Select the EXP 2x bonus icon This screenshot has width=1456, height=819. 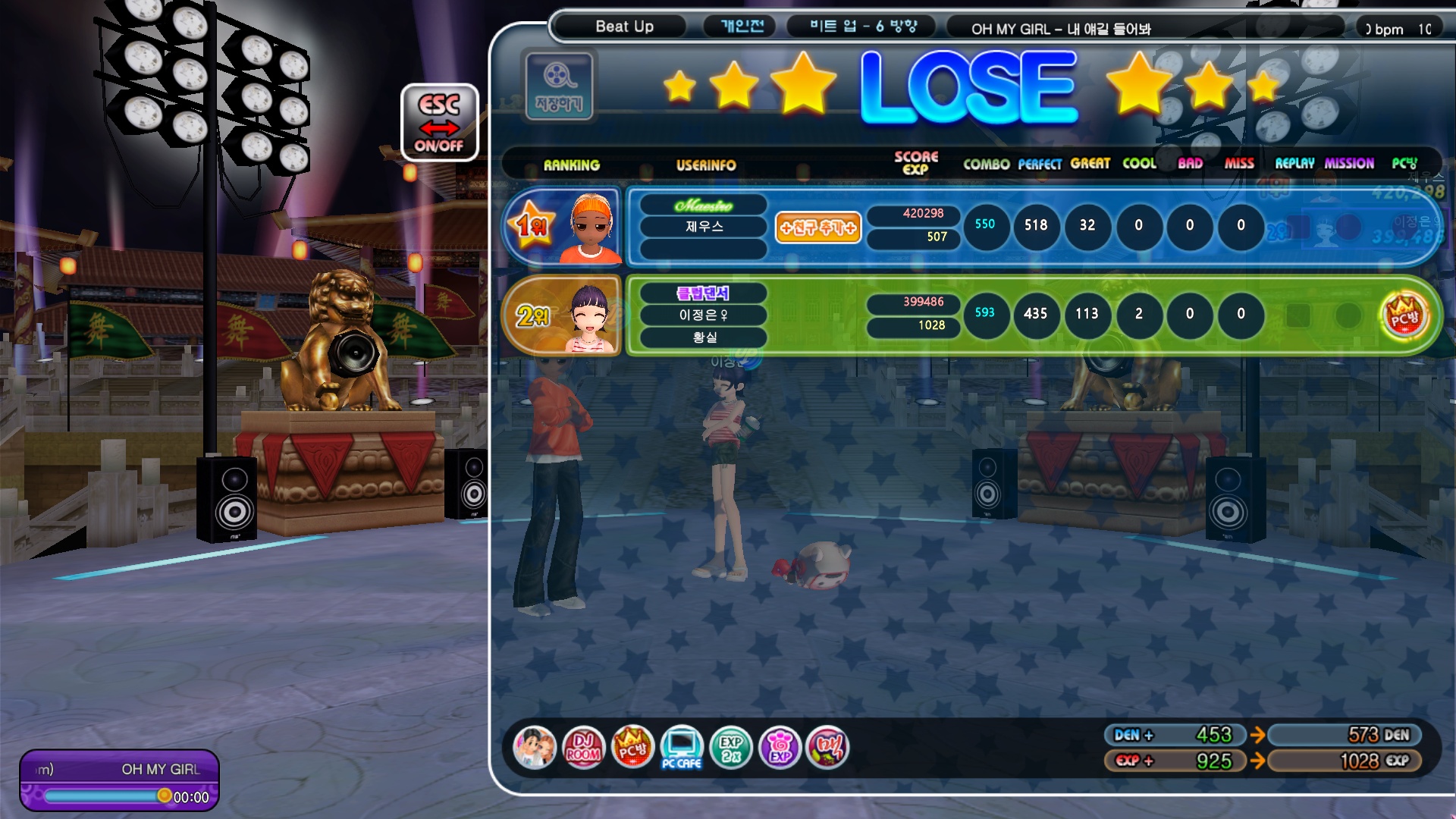tap(730, 748)
